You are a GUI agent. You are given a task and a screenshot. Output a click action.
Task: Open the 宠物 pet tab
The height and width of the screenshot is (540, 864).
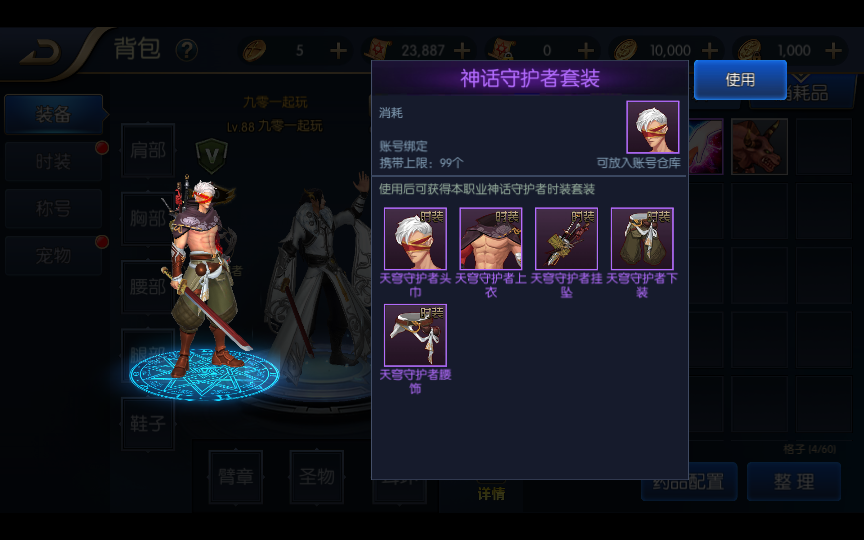pyautogui.click(x=54, y=256)
